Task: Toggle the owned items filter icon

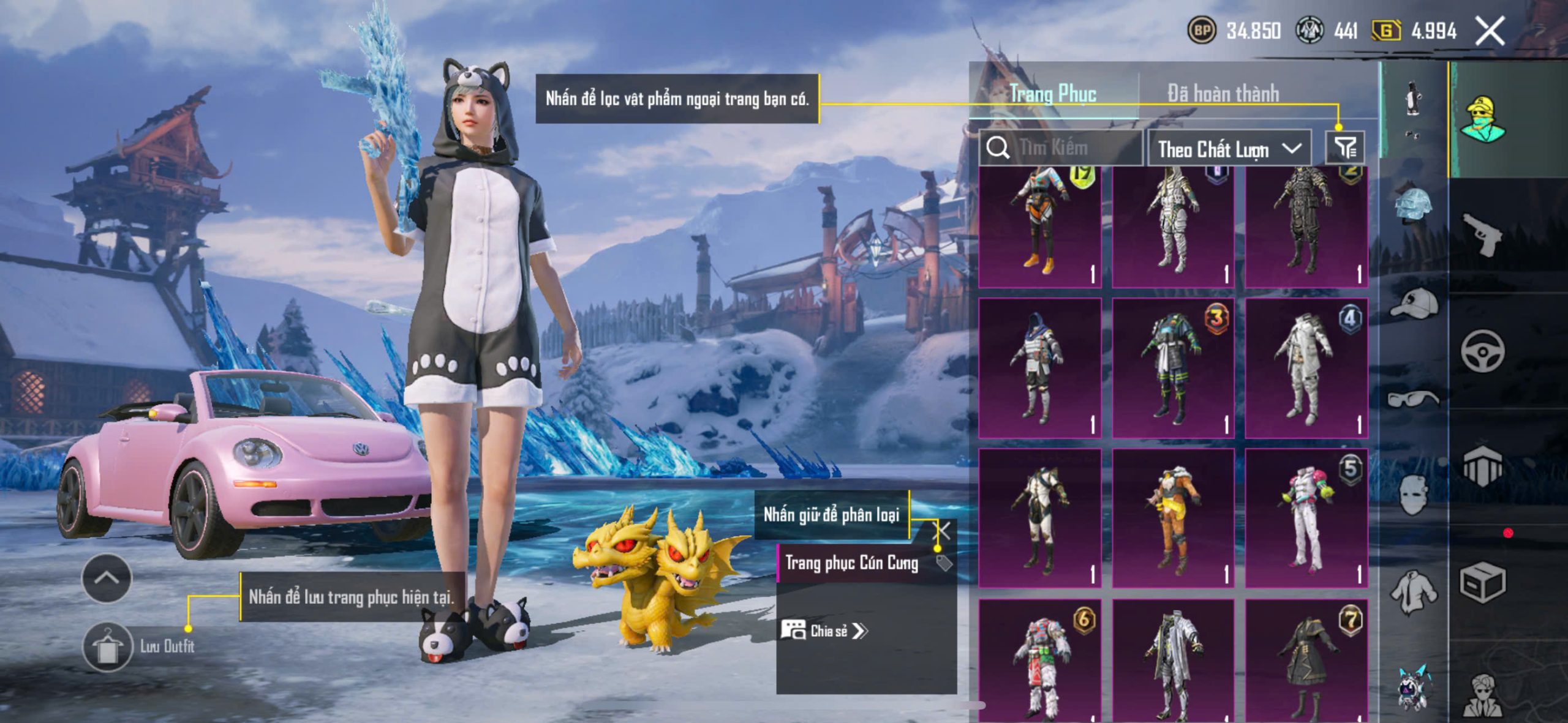Action: click(1345, 148)
